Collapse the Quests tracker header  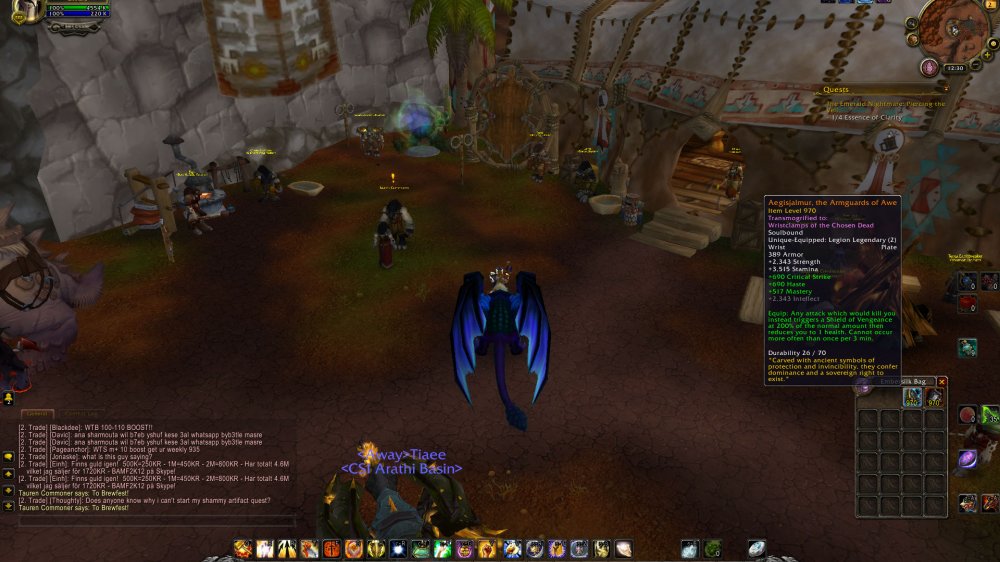pyautogui.click(x=940, y=89)
